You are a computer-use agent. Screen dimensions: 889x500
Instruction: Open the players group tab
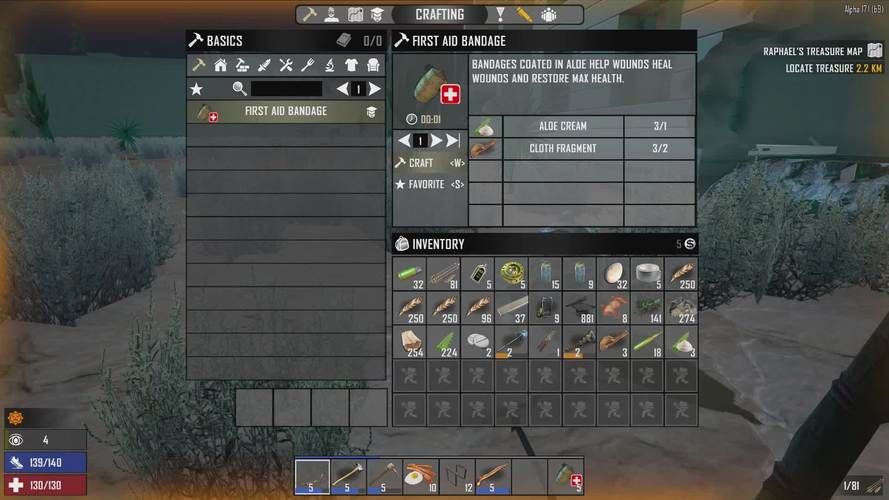[549, 15]
